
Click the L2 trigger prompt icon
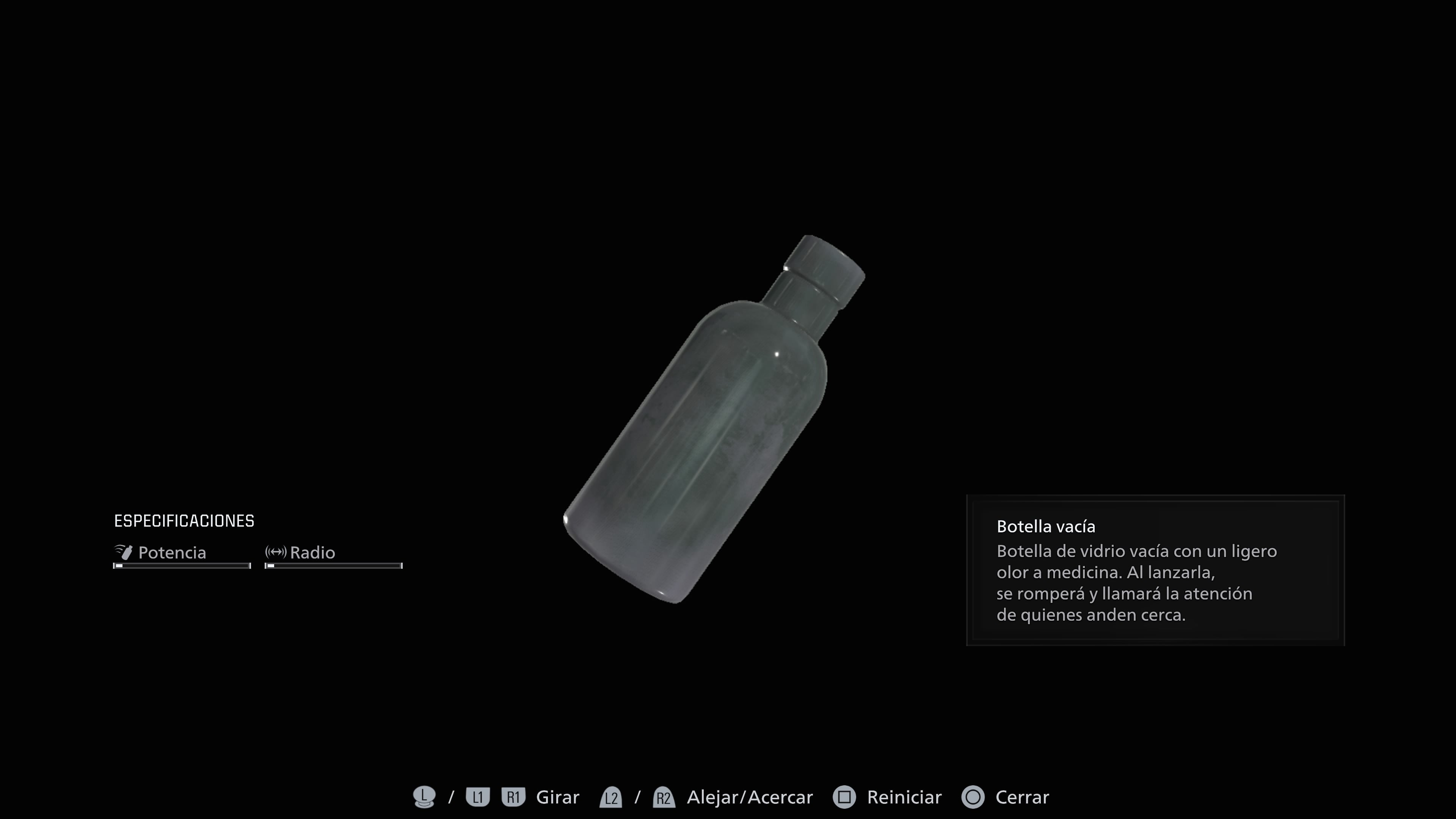(x=612, y=797)
